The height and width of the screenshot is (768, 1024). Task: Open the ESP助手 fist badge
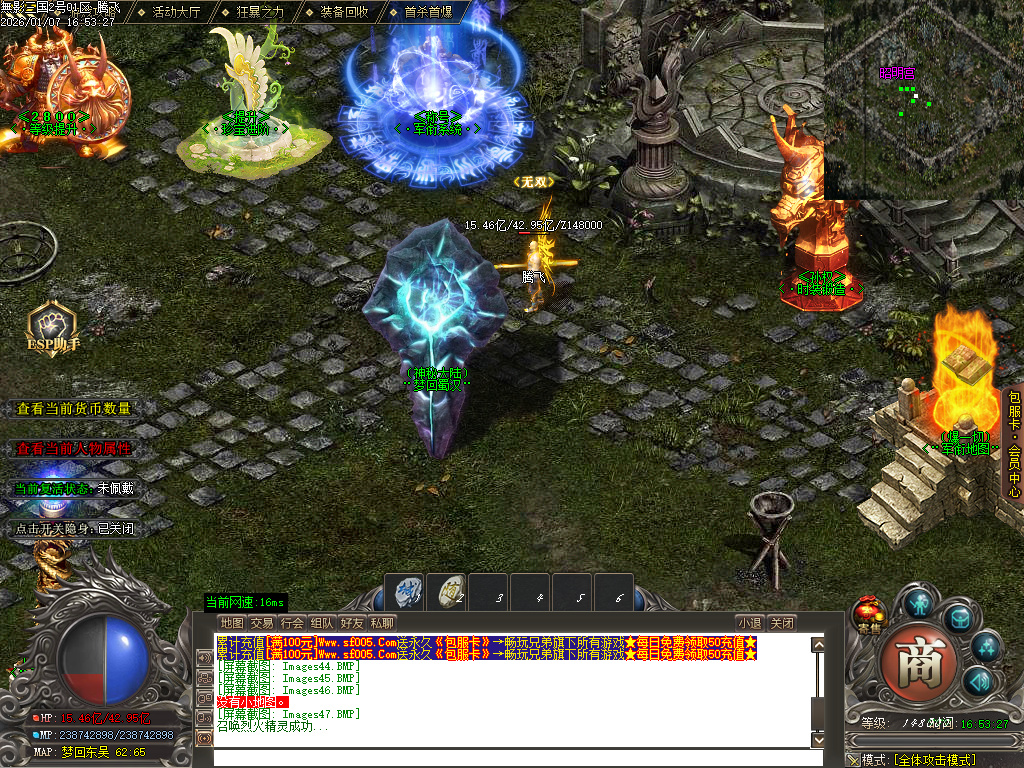pos(52,328)
